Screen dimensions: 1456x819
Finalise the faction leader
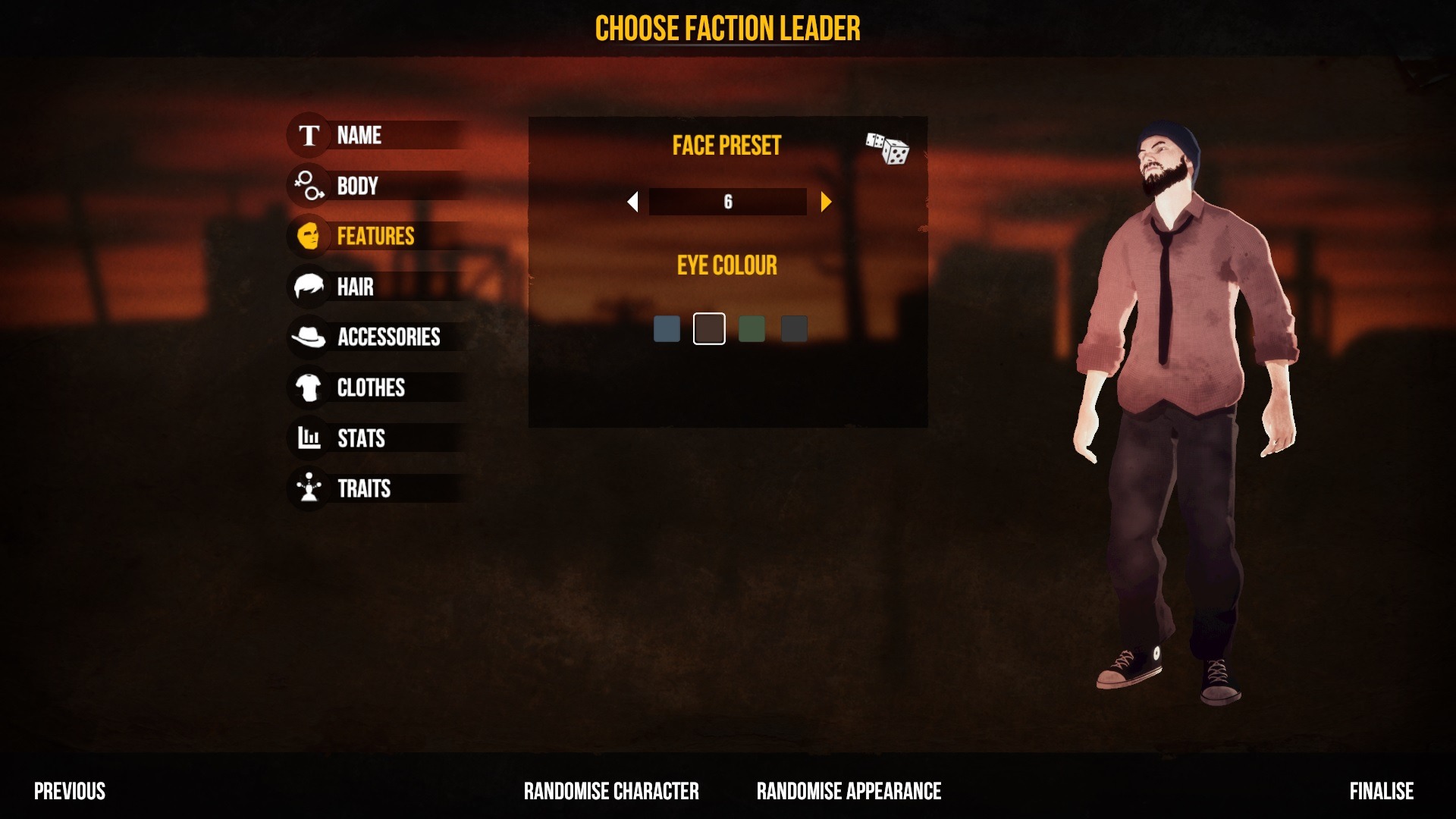pos(1381,792)
